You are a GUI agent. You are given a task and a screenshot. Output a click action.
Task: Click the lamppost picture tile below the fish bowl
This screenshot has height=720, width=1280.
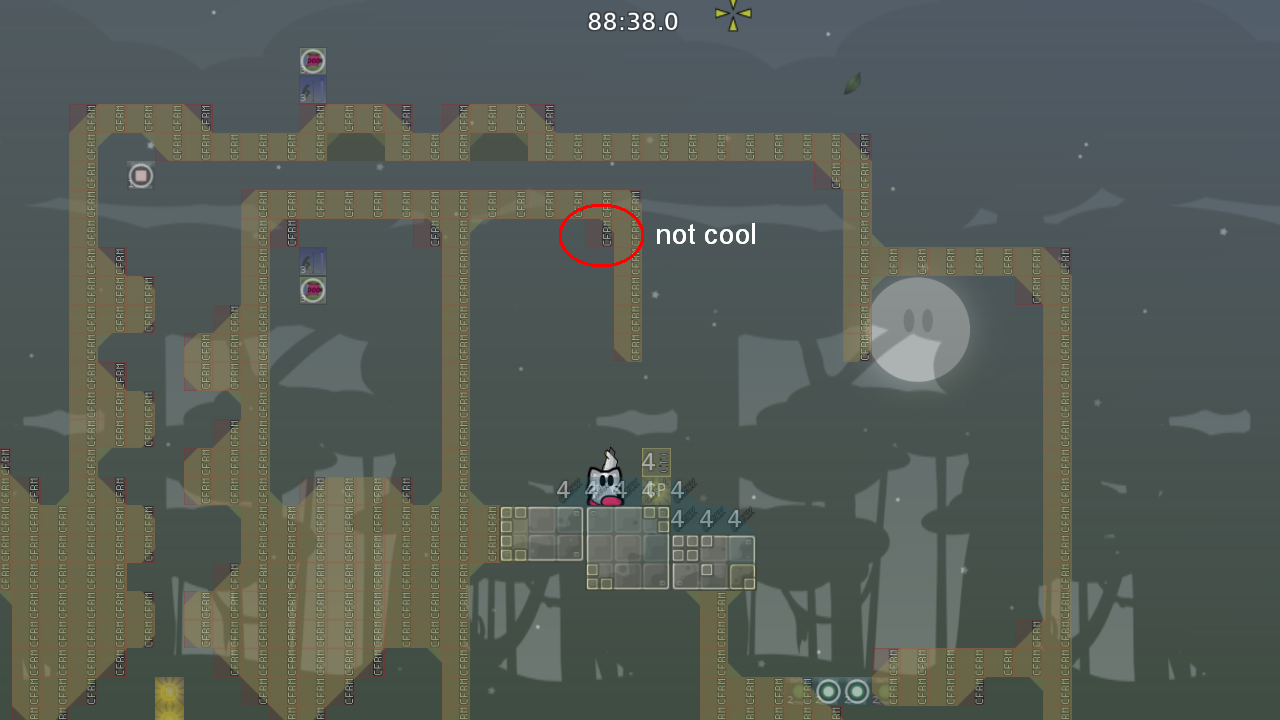pyautogui.click(x=311, y=88)
